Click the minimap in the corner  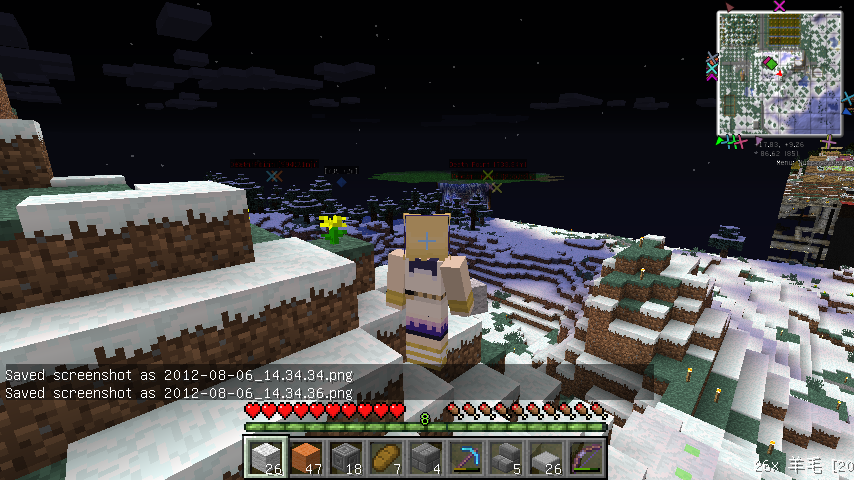tap(779, 74)
